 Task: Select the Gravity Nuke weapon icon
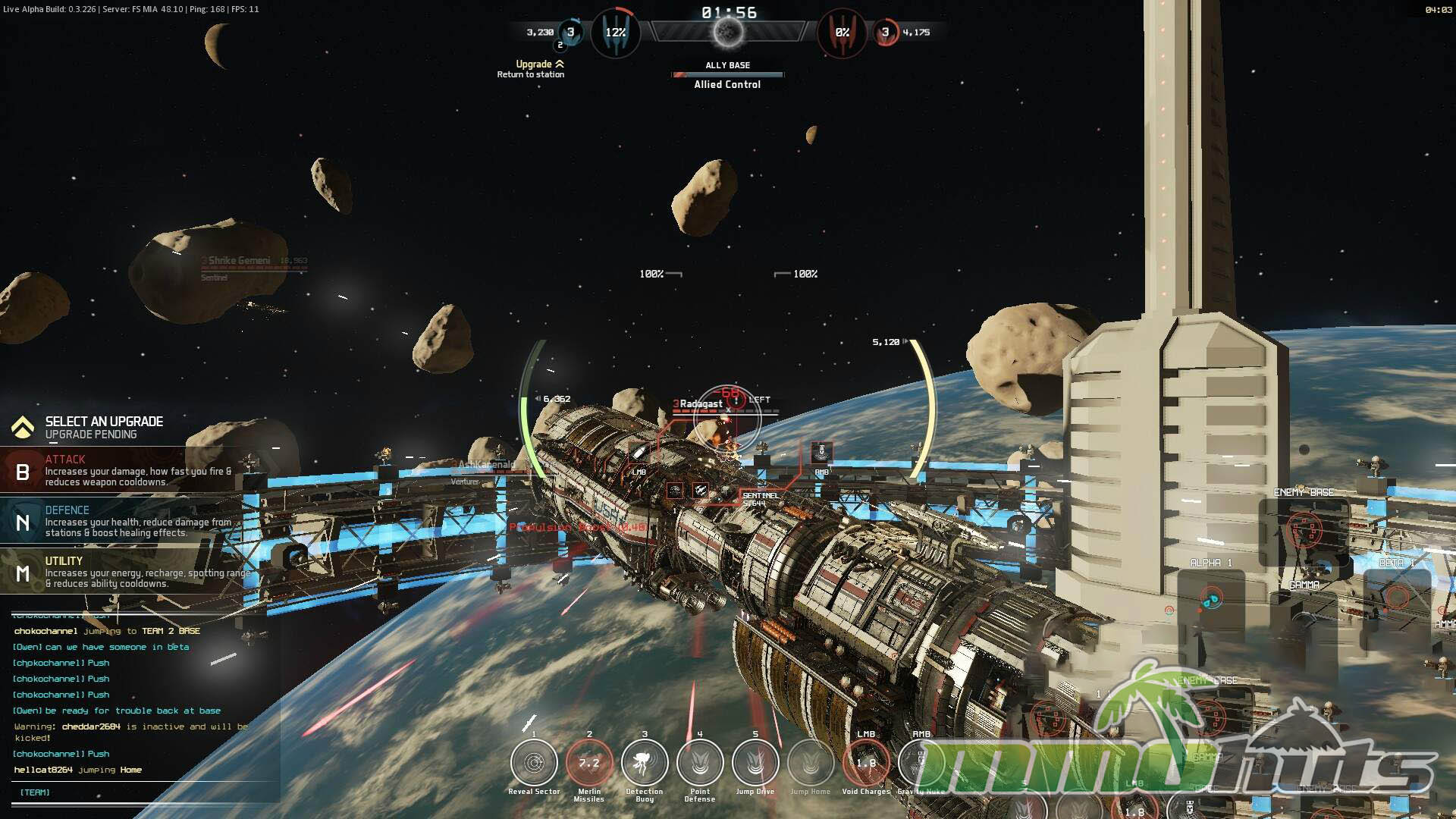[920, 763]
